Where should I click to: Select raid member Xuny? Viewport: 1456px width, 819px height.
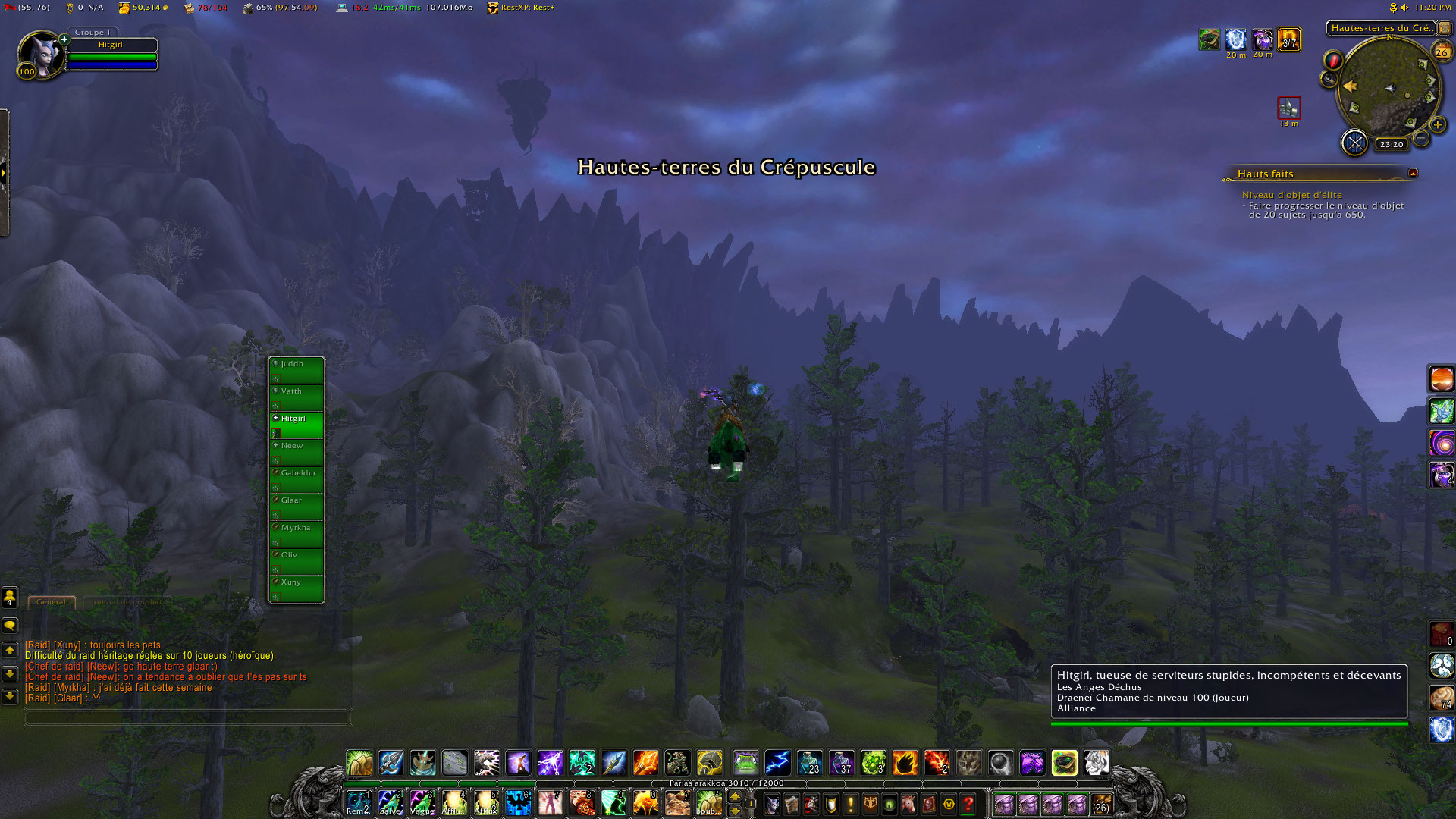(297, 588)
